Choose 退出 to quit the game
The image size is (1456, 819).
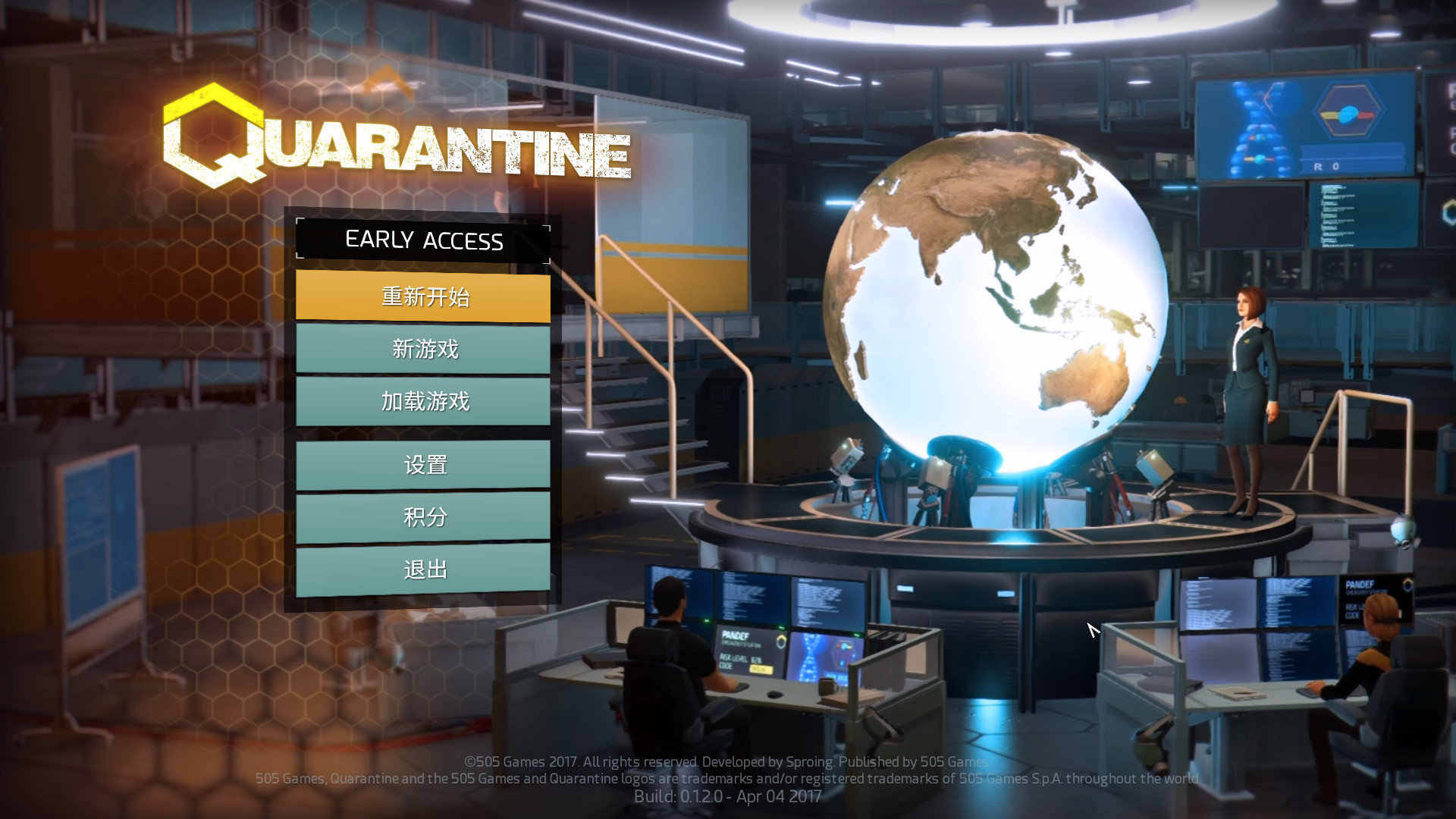pos(423,569)
